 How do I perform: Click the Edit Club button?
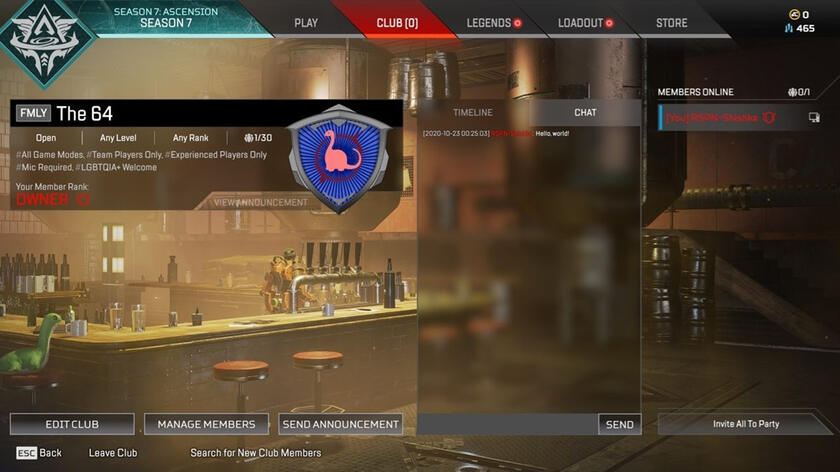click(72, 424)
